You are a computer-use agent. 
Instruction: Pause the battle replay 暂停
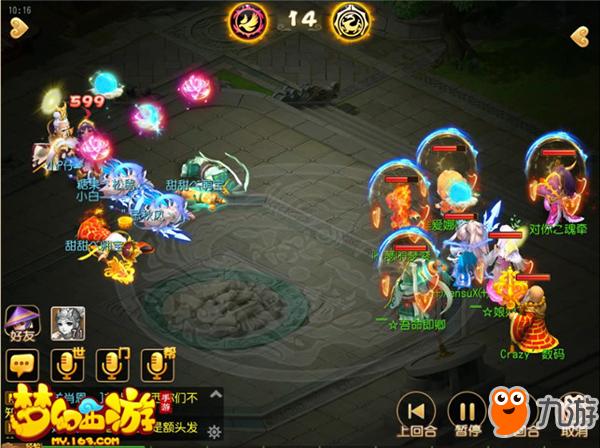tap(466, 412)
